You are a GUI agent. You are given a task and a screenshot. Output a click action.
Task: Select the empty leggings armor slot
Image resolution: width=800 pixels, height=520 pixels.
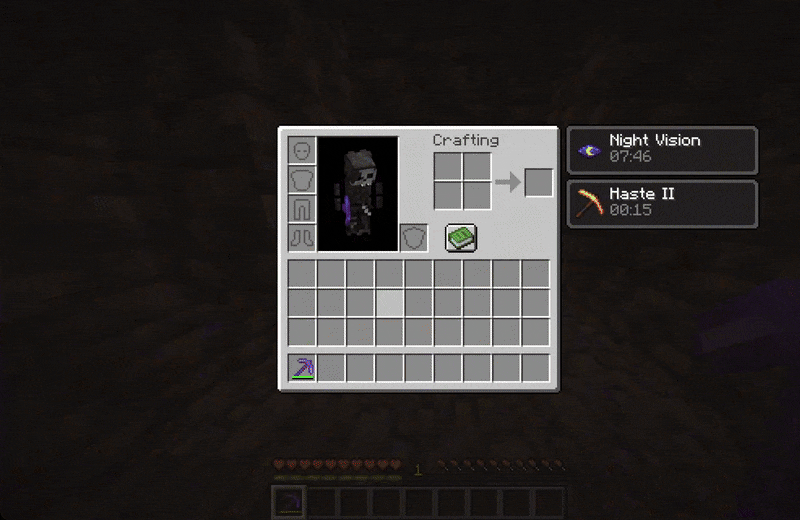302,209
